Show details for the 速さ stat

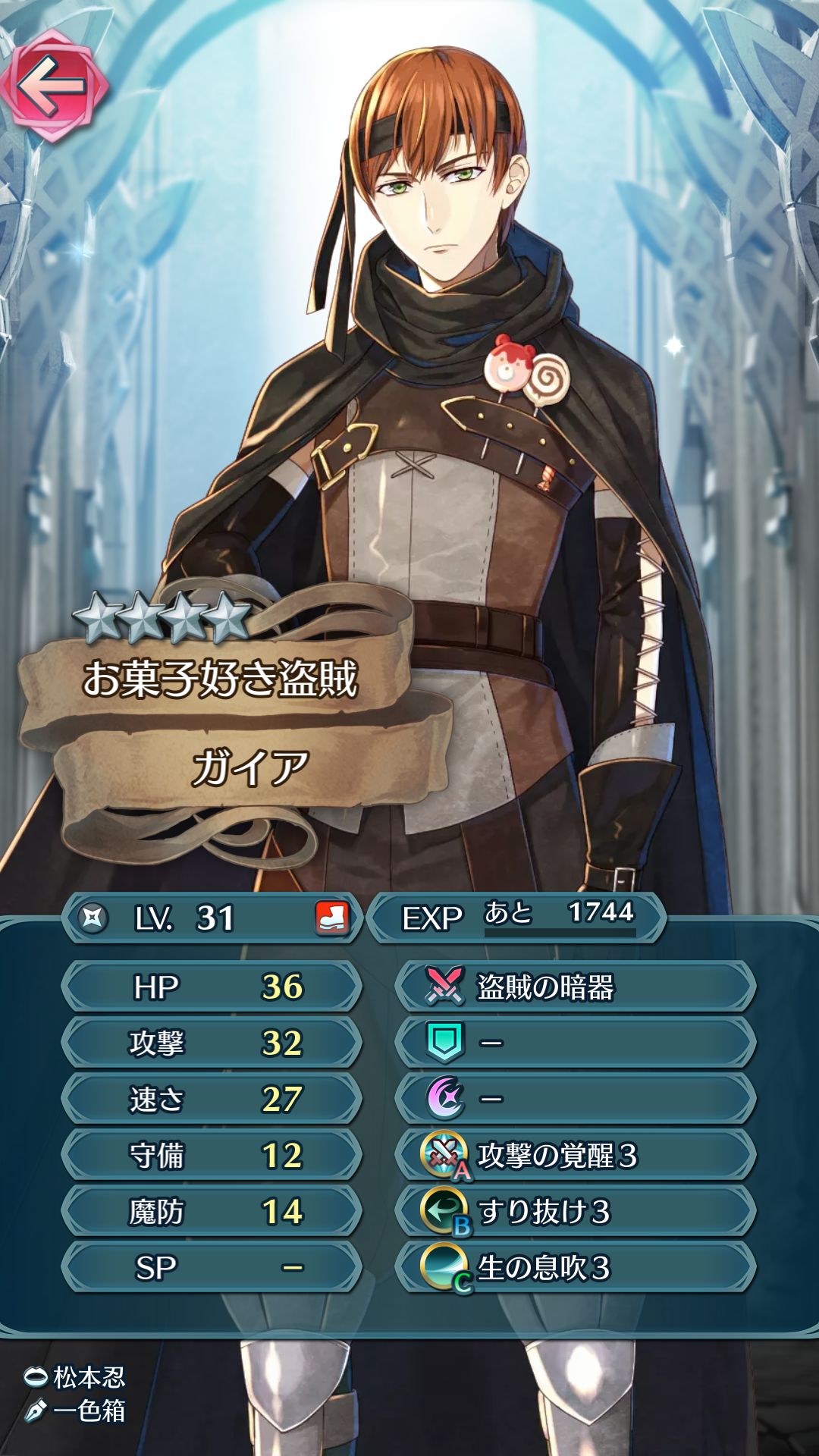pos(211,1099)
